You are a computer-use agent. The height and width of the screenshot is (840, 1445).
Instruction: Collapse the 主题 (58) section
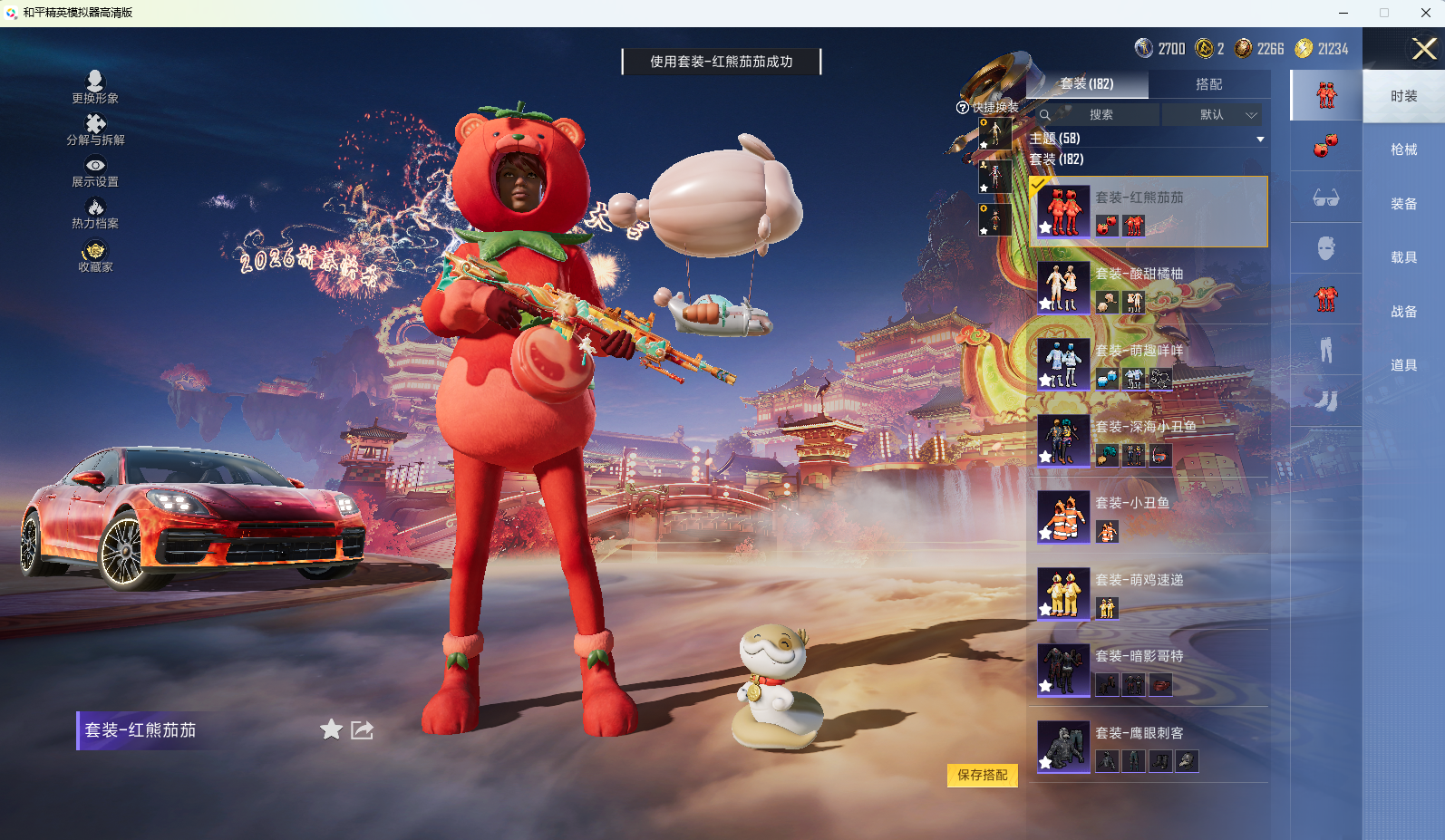click(x=1260, y=139)
